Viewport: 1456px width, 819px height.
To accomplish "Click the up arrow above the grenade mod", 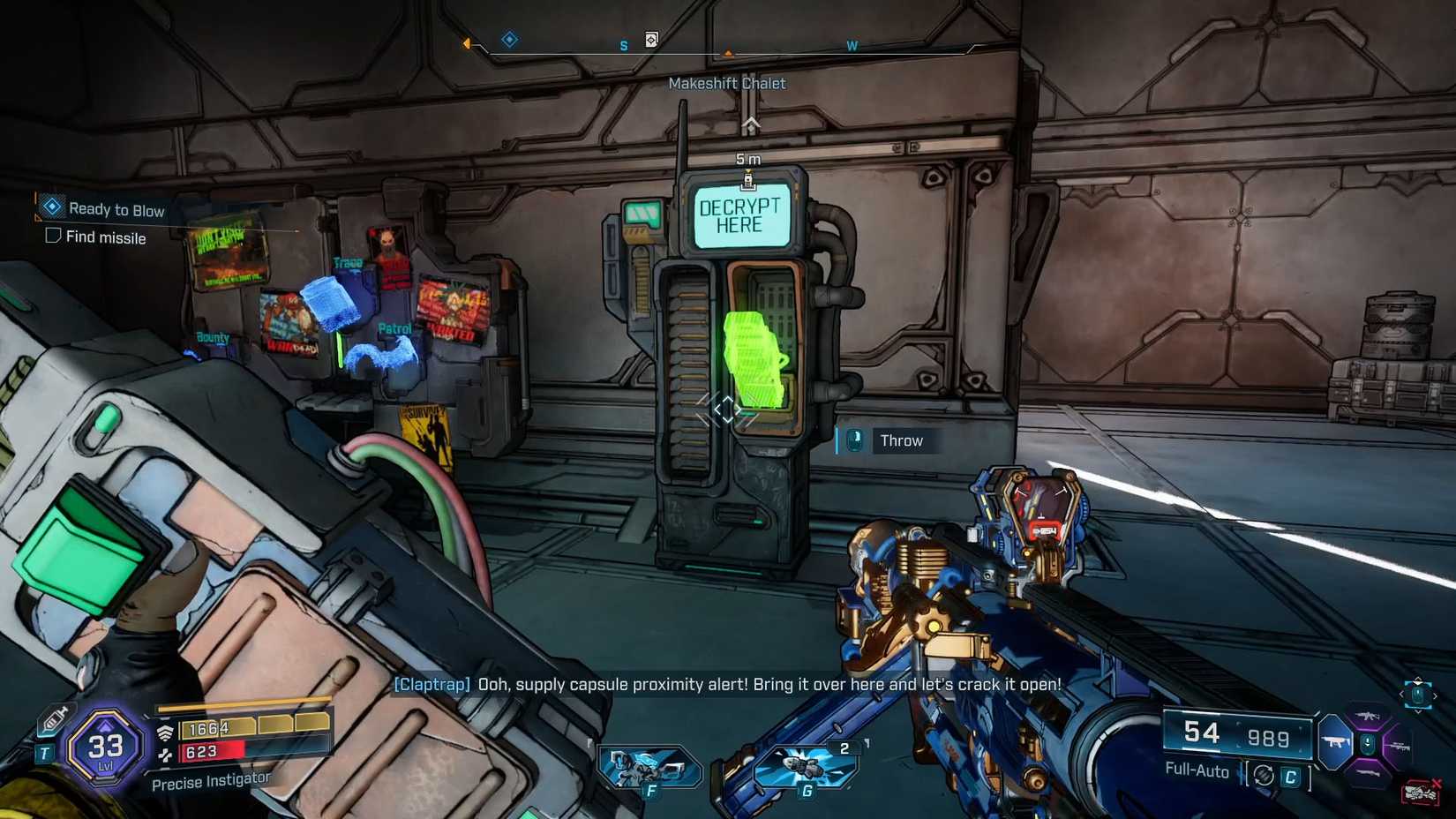I will coord(1418,680).
